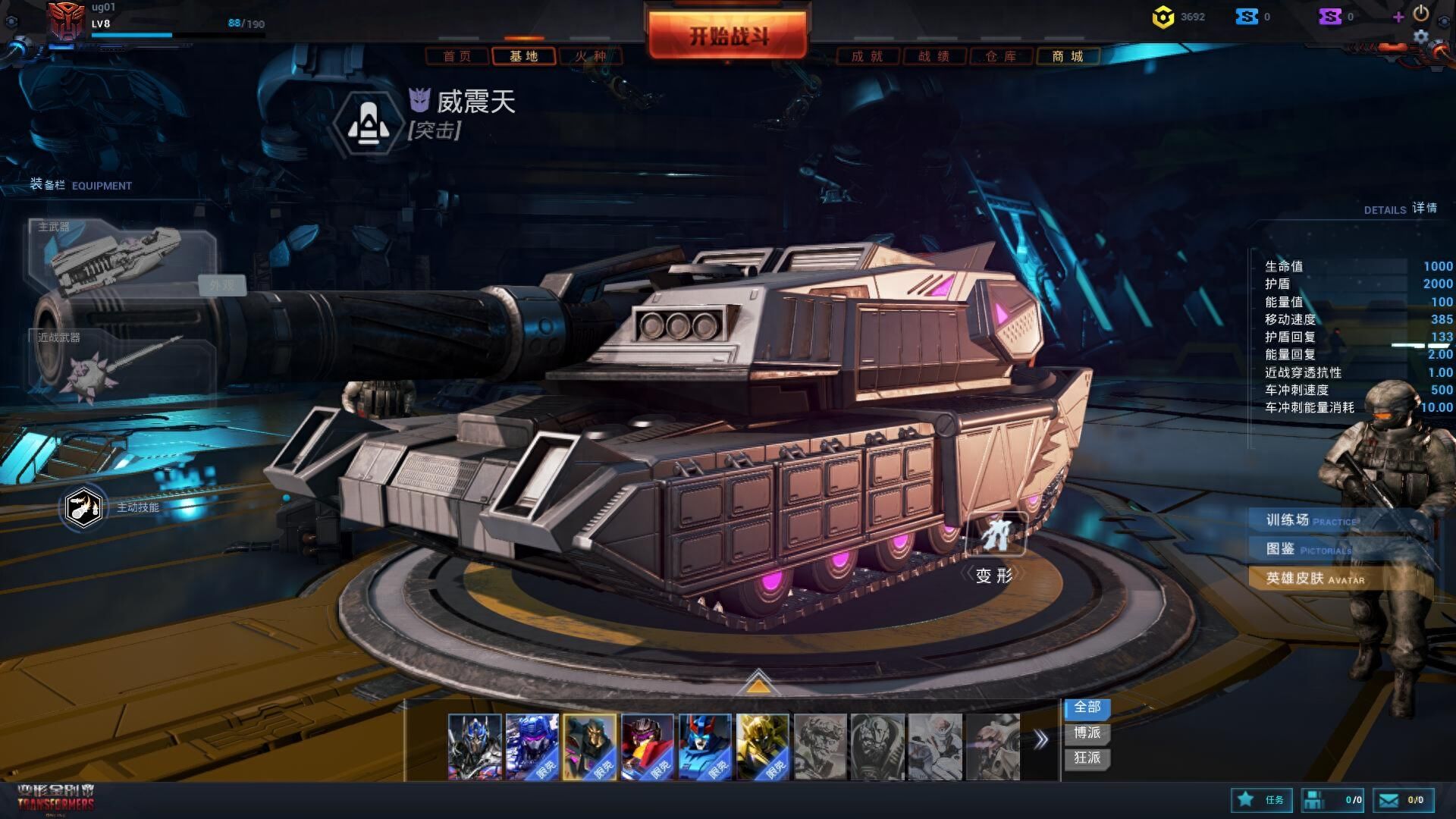Enter the 训练场 Practice mode
The image size is (1456, 819).
click(1312, 520)
